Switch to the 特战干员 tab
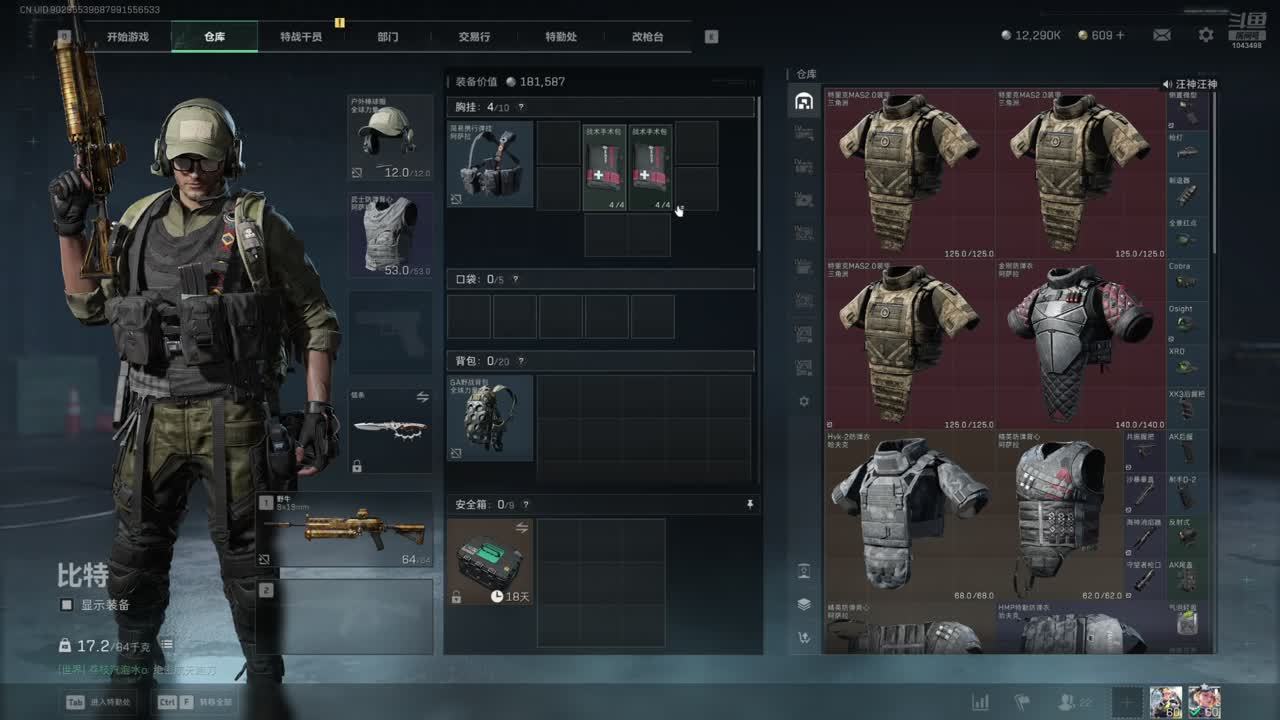1280x720 pixels. (301, 37)
